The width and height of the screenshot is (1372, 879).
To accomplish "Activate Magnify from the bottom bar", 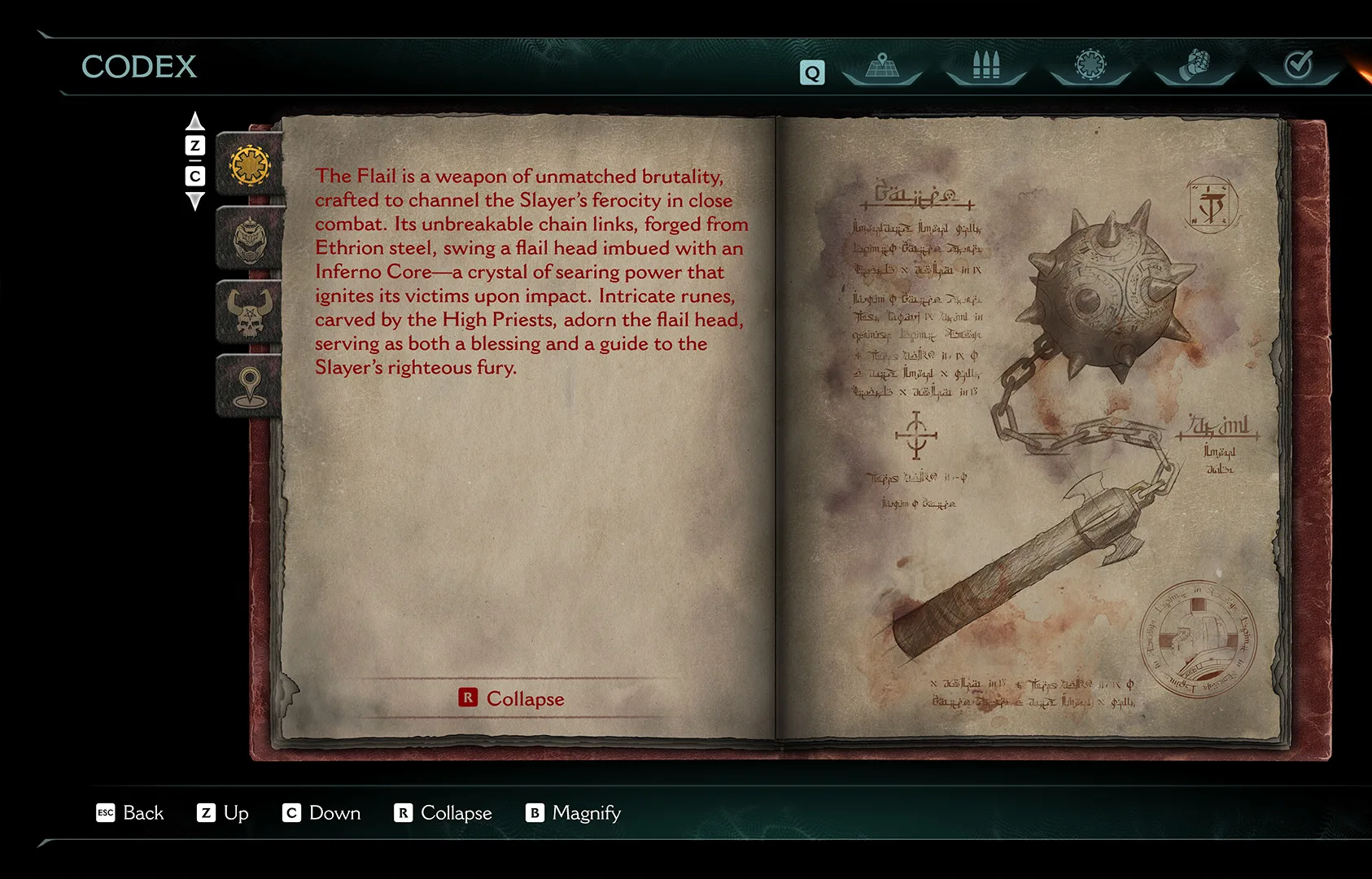I will (573, 813).
